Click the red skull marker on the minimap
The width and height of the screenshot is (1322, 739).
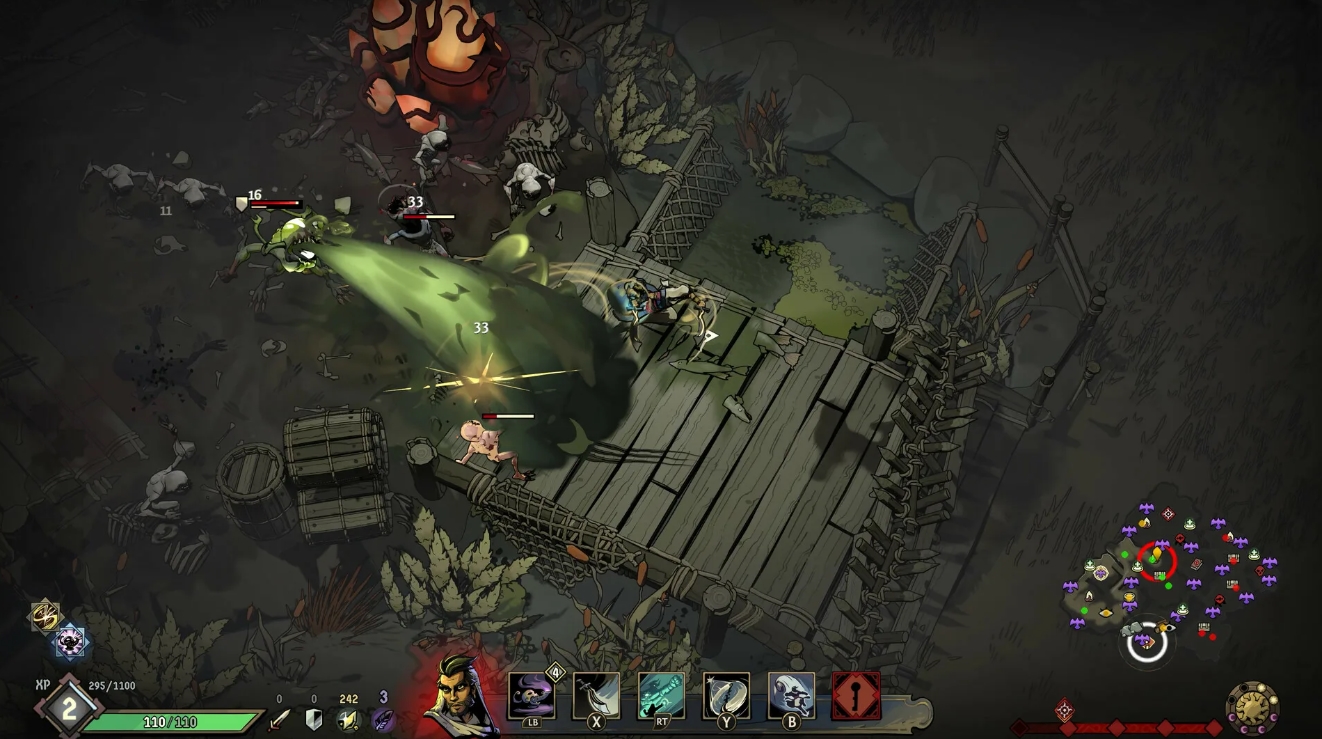point(1261,571)
